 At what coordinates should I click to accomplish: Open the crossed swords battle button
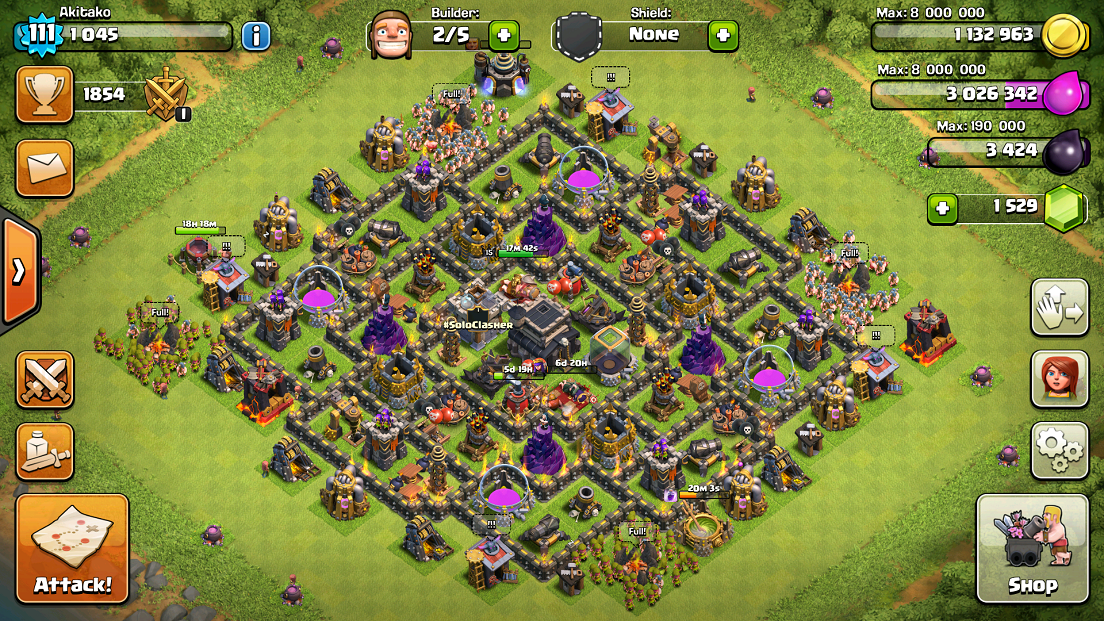(44, 380)
